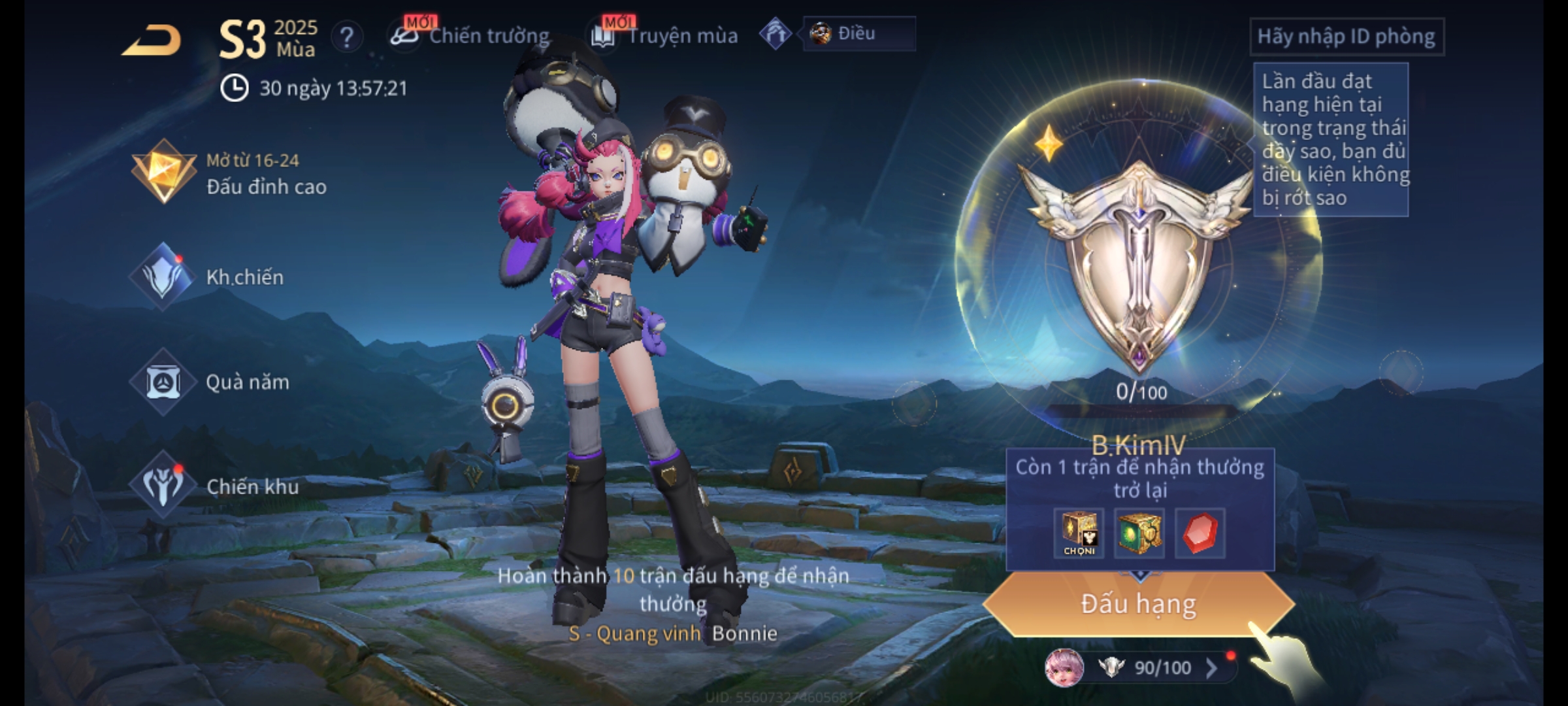Viewport: 1568px width, 706px height.
Task: Open the season help question mark
Action: [346, 37]
